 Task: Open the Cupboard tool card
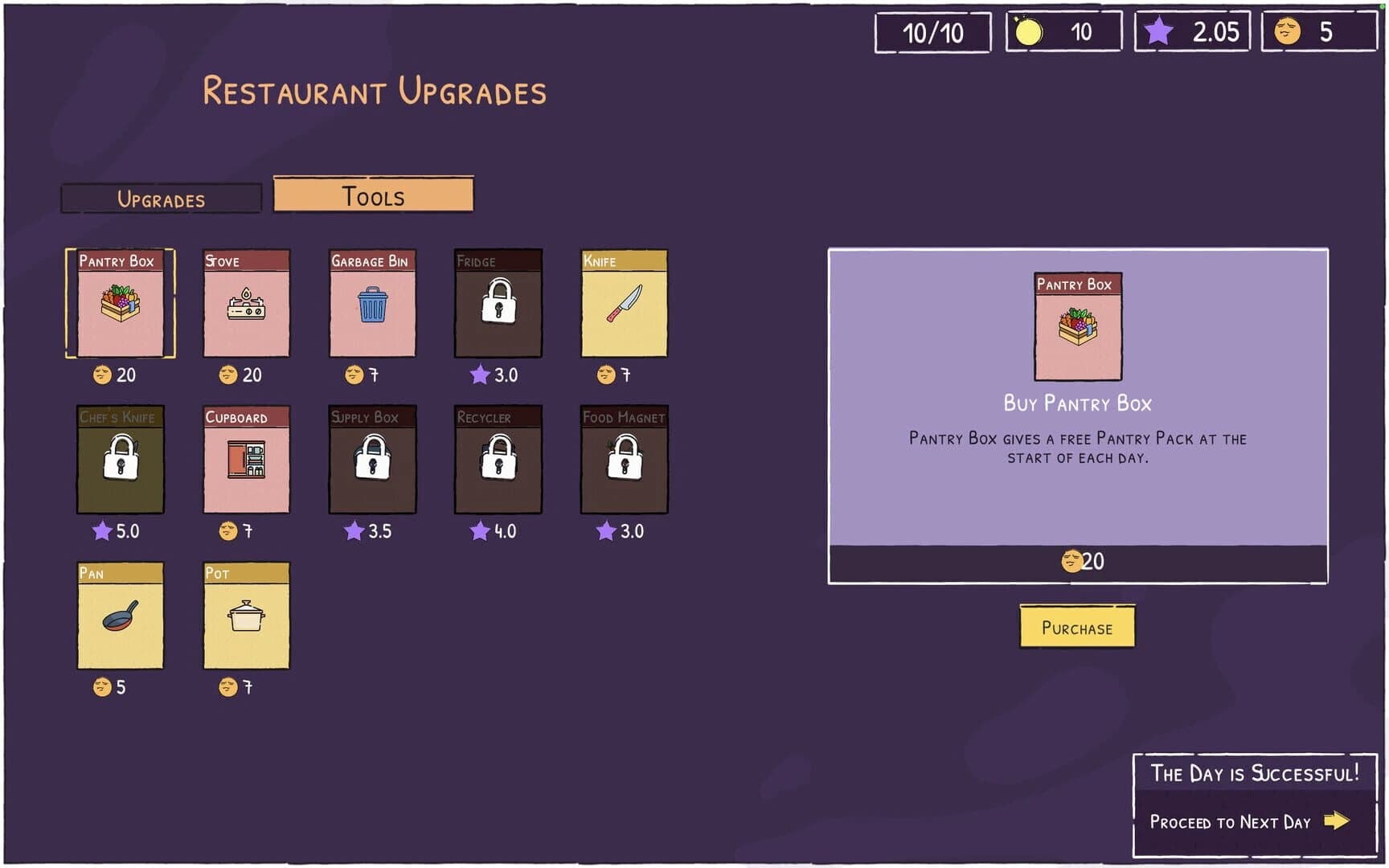tap(245, 462)
